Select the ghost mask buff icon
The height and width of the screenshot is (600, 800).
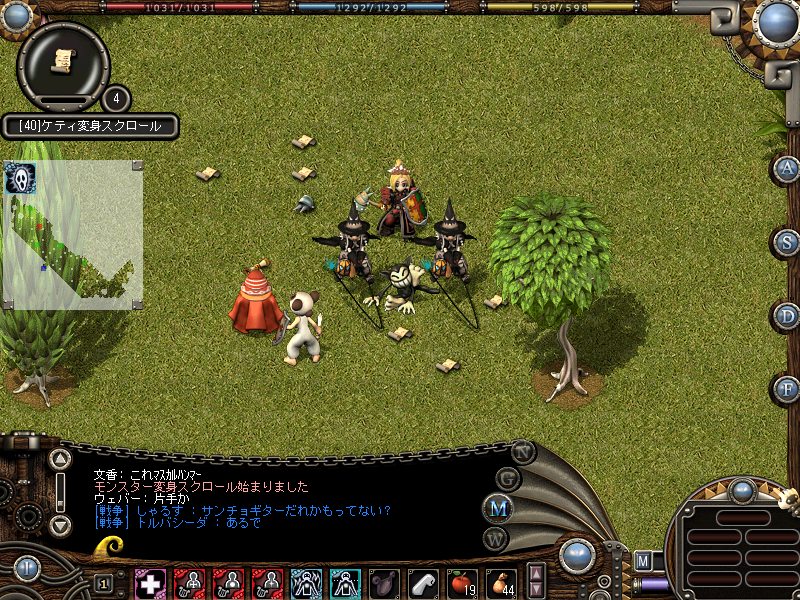(20, 178)
